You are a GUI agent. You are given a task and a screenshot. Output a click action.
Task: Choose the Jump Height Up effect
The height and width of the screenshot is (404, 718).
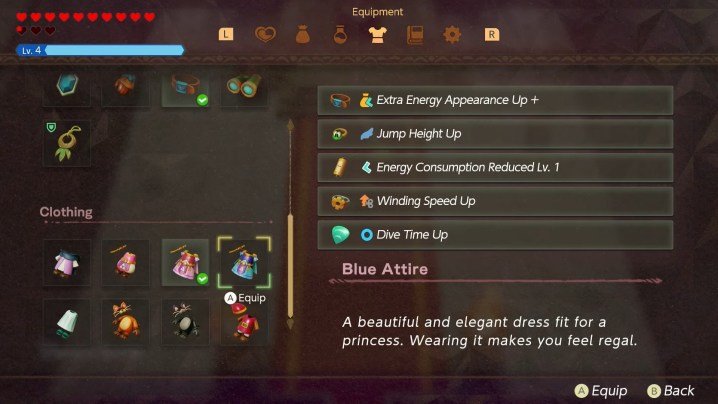[x=495, y=134]
